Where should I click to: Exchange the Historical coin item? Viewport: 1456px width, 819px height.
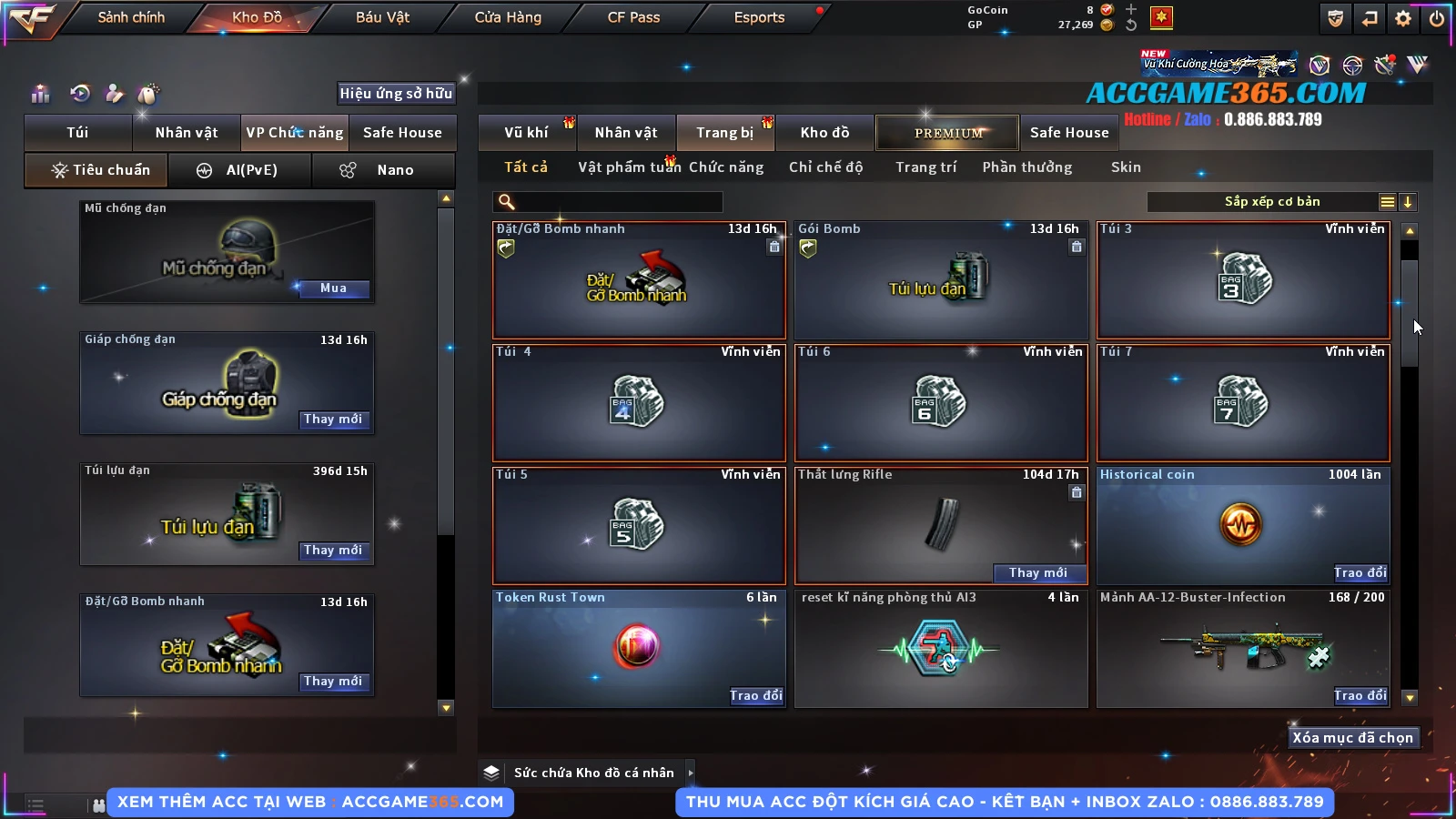point(1360,572)
